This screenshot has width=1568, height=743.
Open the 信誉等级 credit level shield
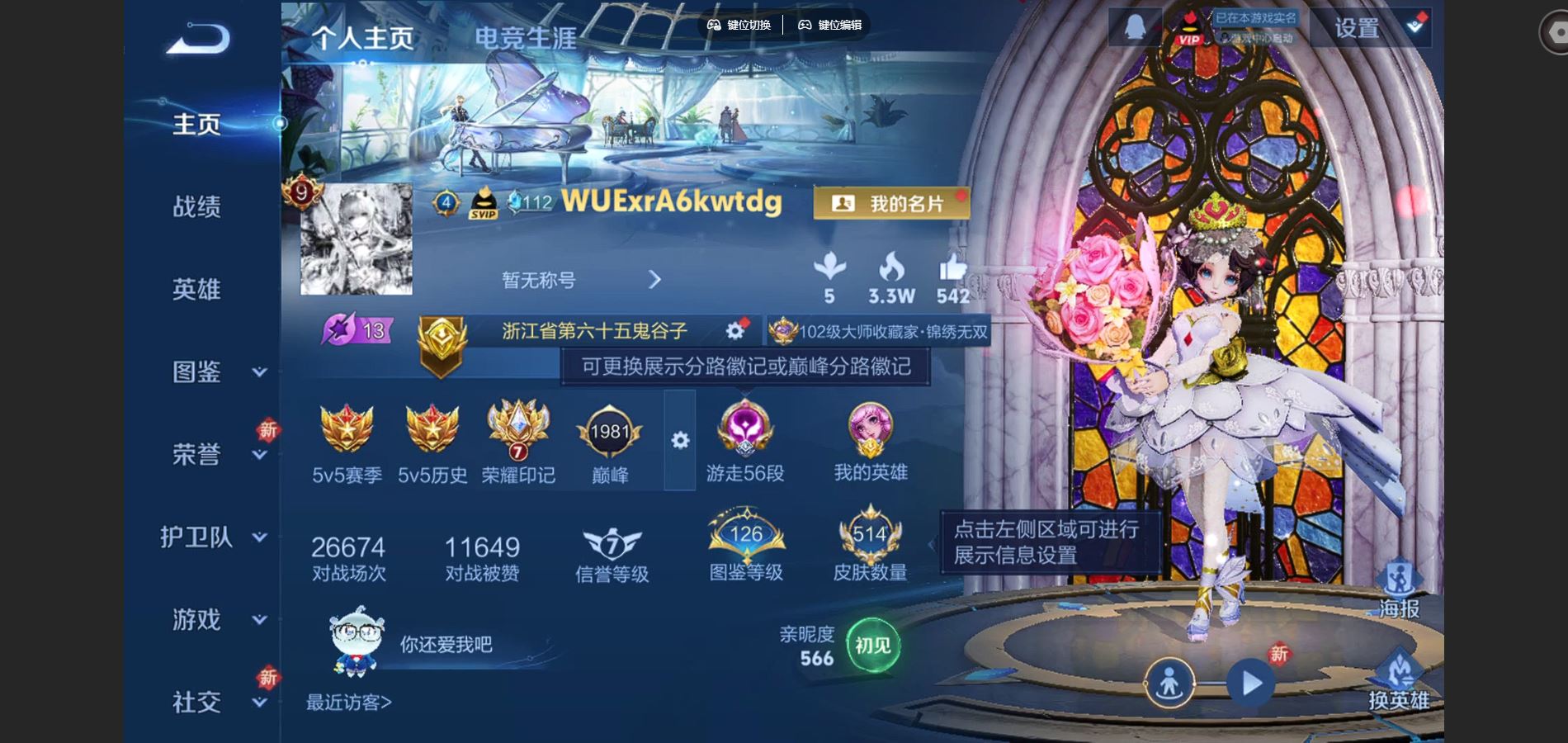tap(611, 545)
